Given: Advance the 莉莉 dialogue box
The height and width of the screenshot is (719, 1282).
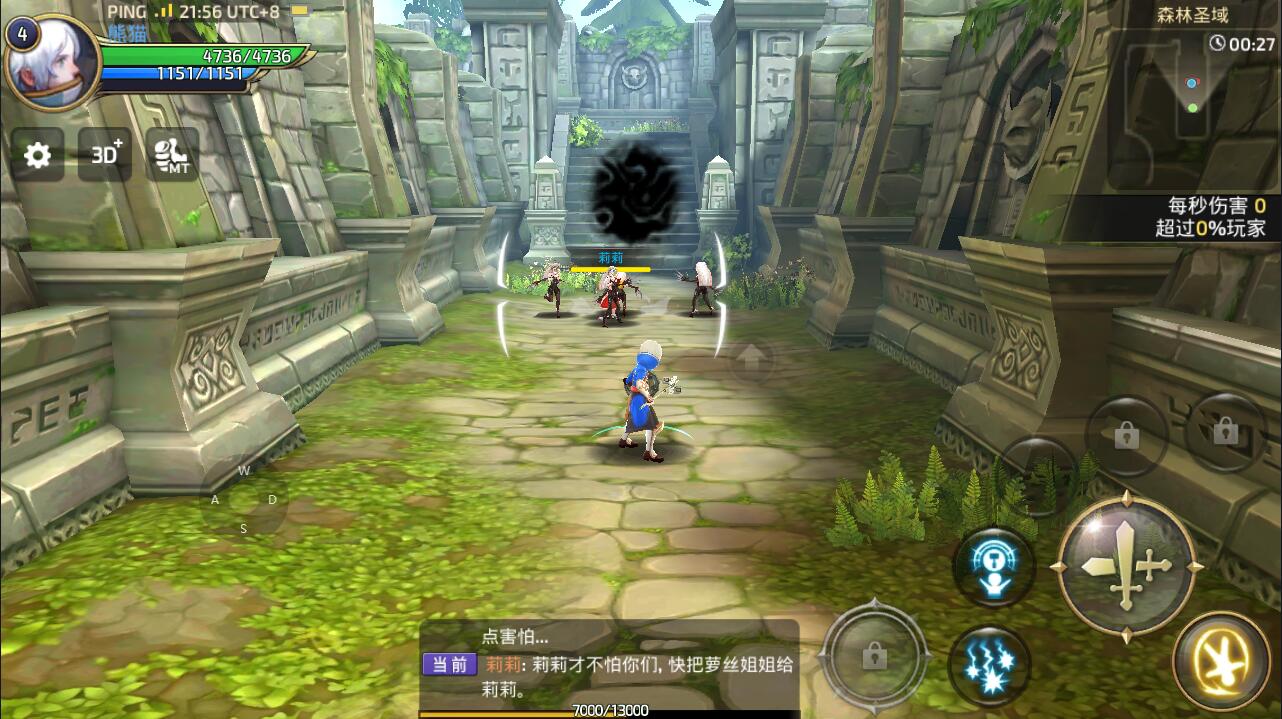Looking at the screenshot, I should 610,663.
